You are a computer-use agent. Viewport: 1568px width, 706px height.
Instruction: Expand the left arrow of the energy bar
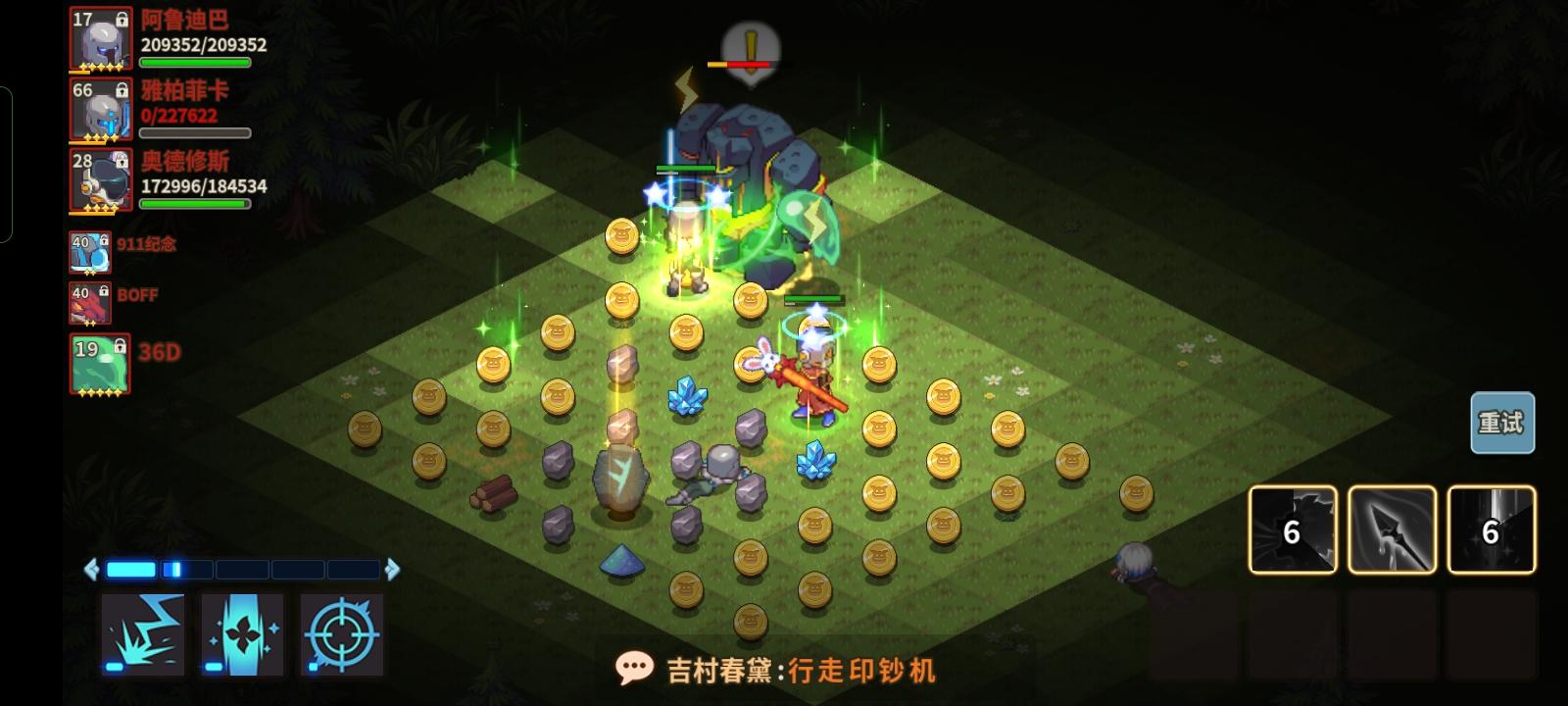click(89, 567)
